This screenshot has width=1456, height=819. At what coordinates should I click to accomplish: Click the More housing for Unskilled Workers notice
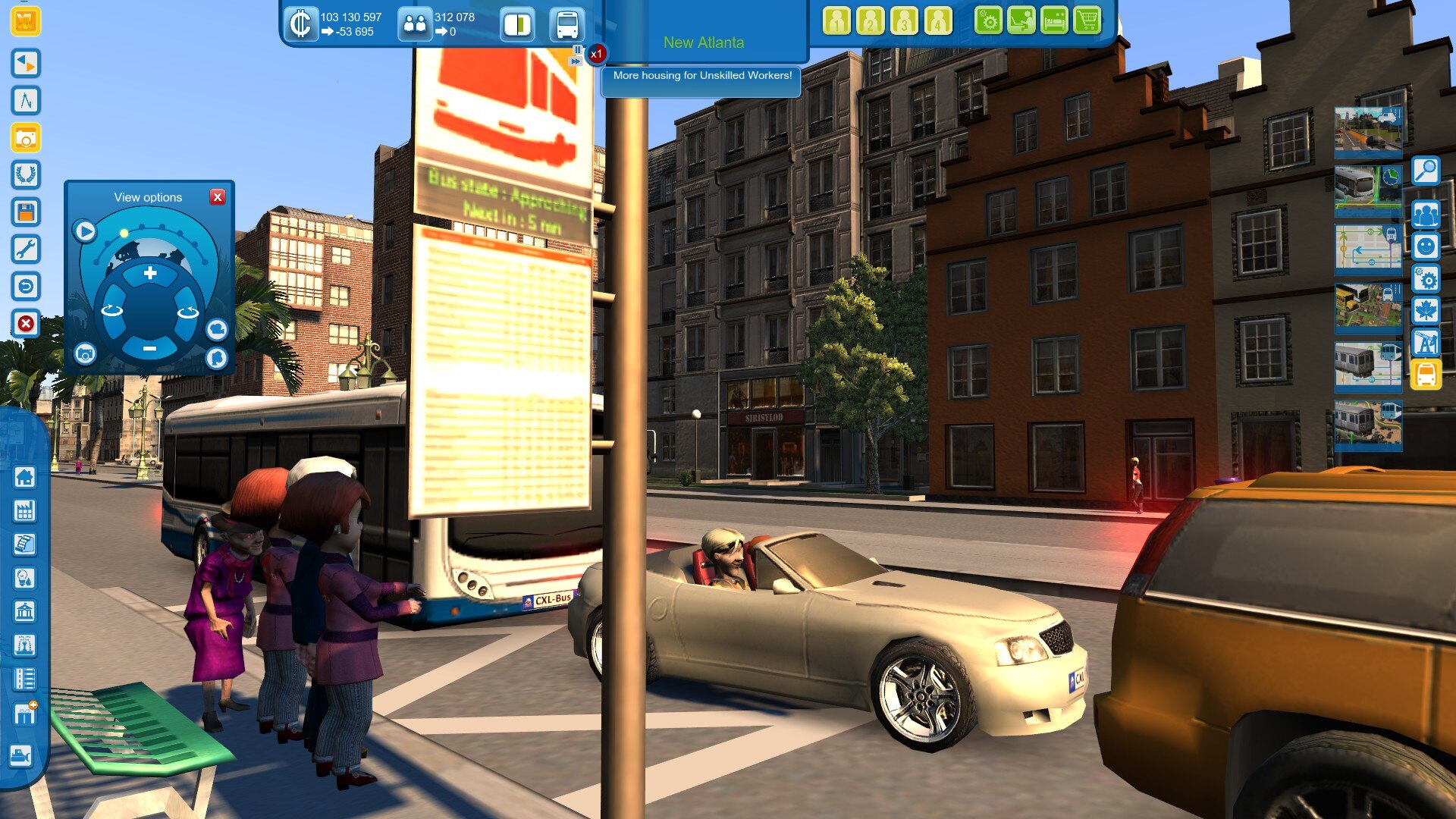[701, 76]
